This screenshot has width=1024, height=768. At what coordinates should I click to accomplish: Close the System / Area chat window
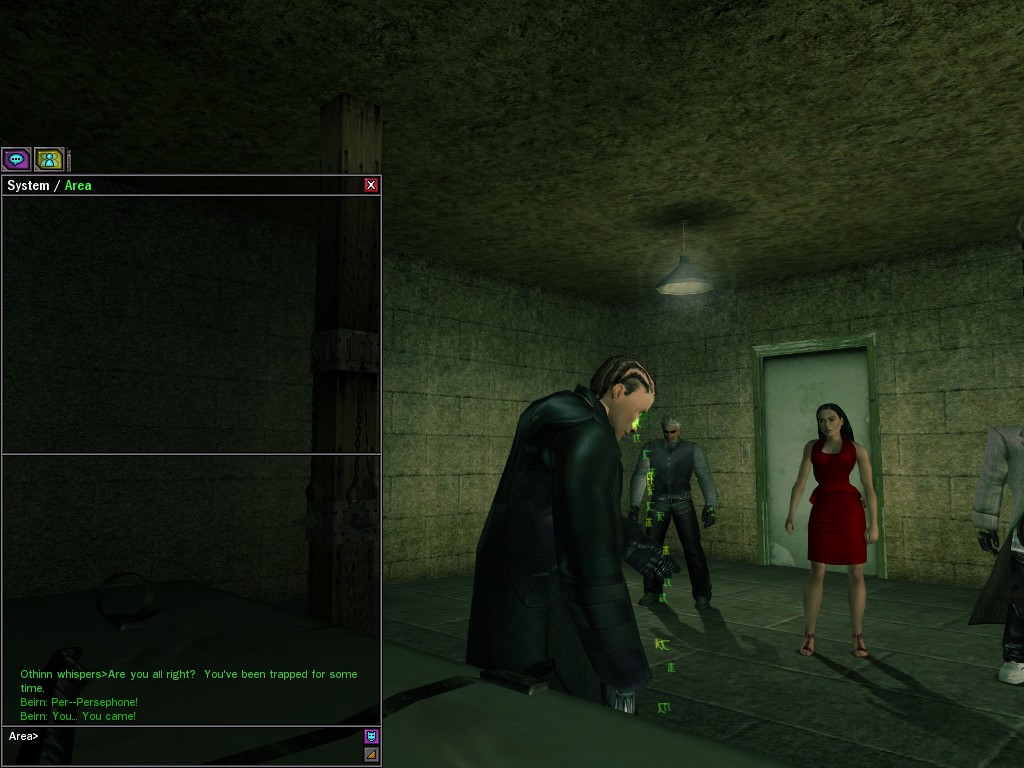(371, 185)
